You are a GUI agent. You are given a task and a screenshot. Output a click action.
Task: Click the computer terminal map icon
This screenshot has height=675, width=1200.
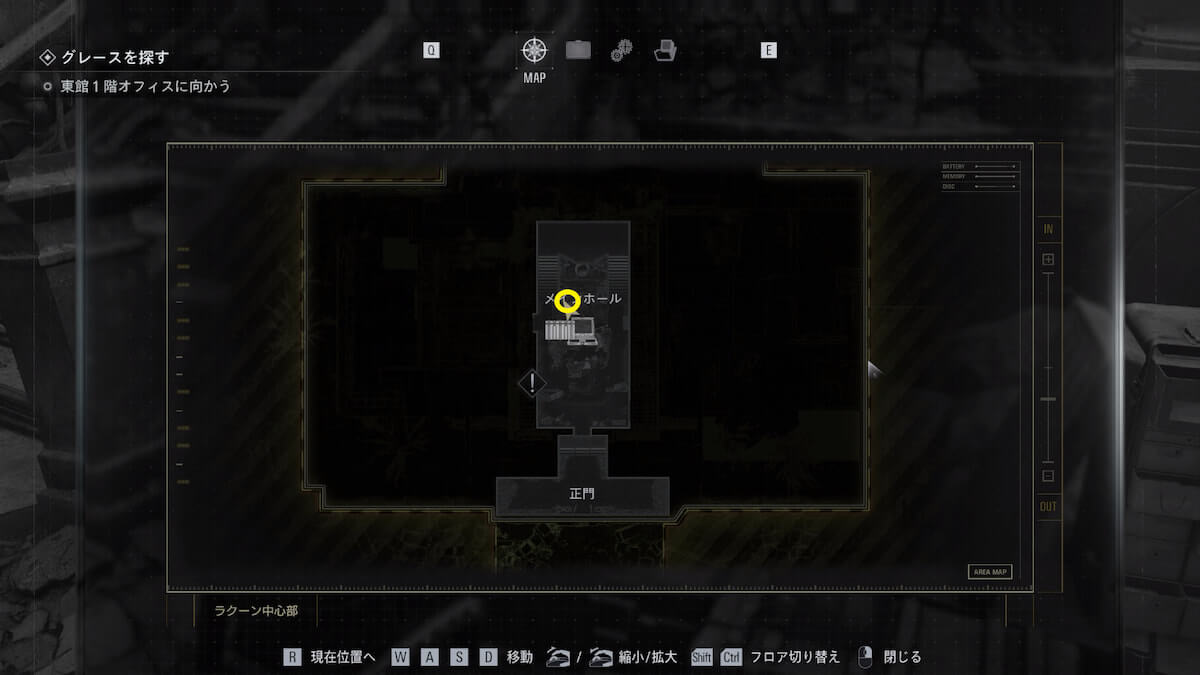pos(582,331)
